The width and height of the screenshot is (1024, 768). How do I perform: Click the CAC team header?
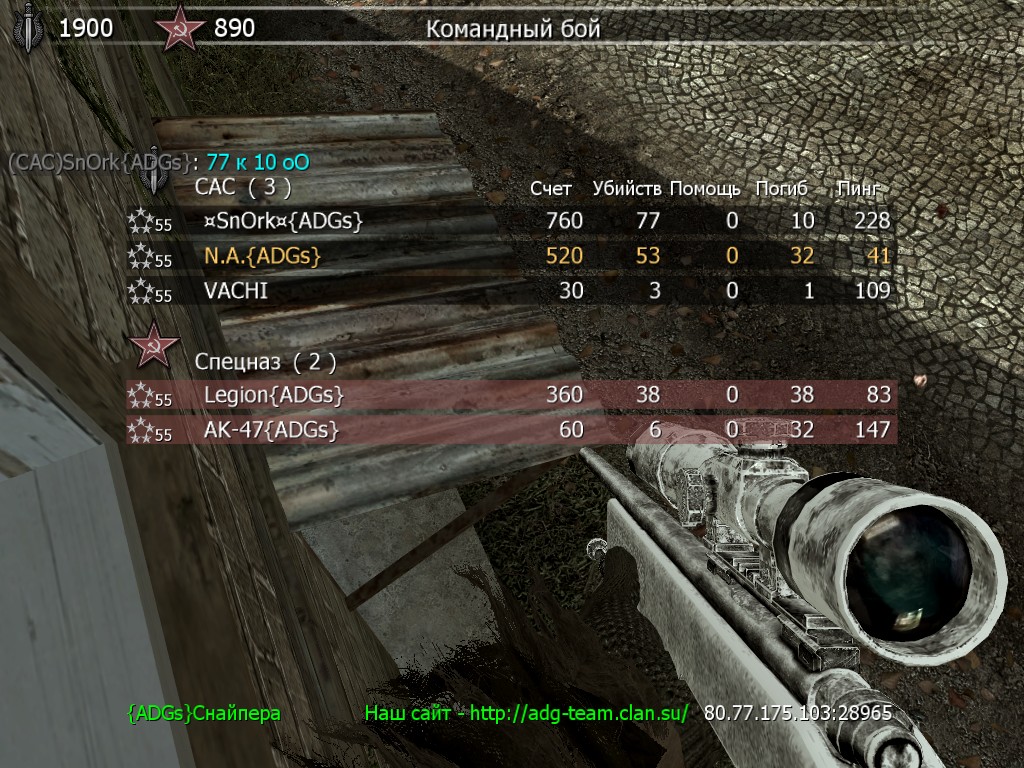pos(243,186)
